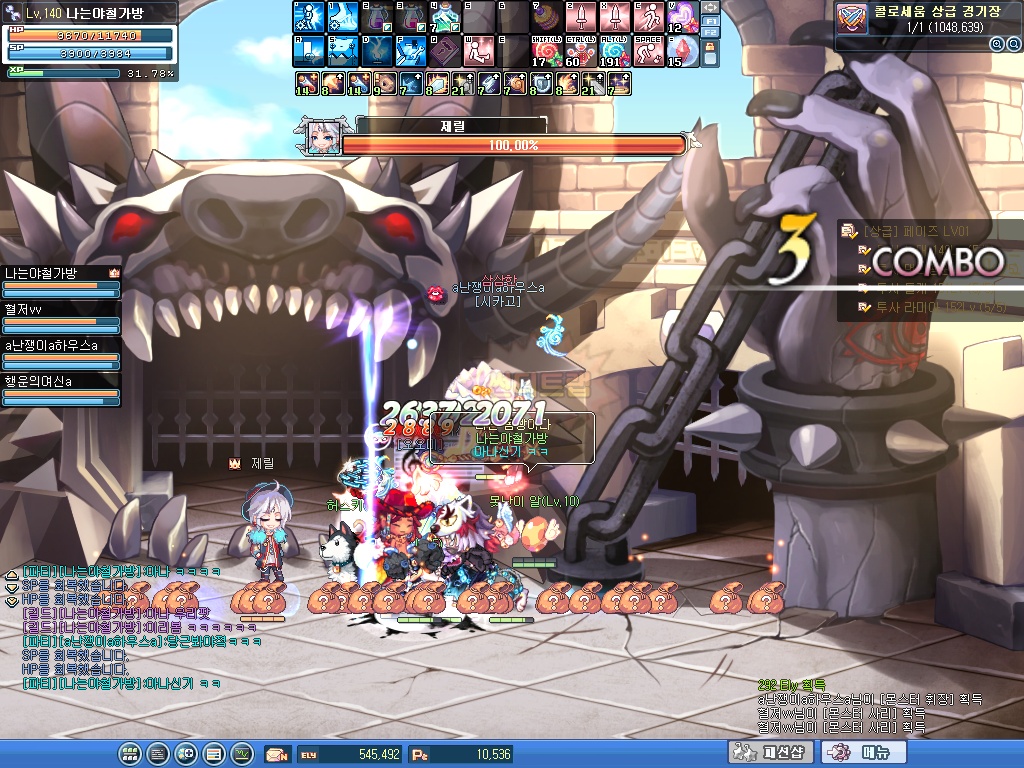Use the purple heart candy item on V
Image resolution: width=1024 pixels, height=768 pixels.
click(x=683, y=17)
